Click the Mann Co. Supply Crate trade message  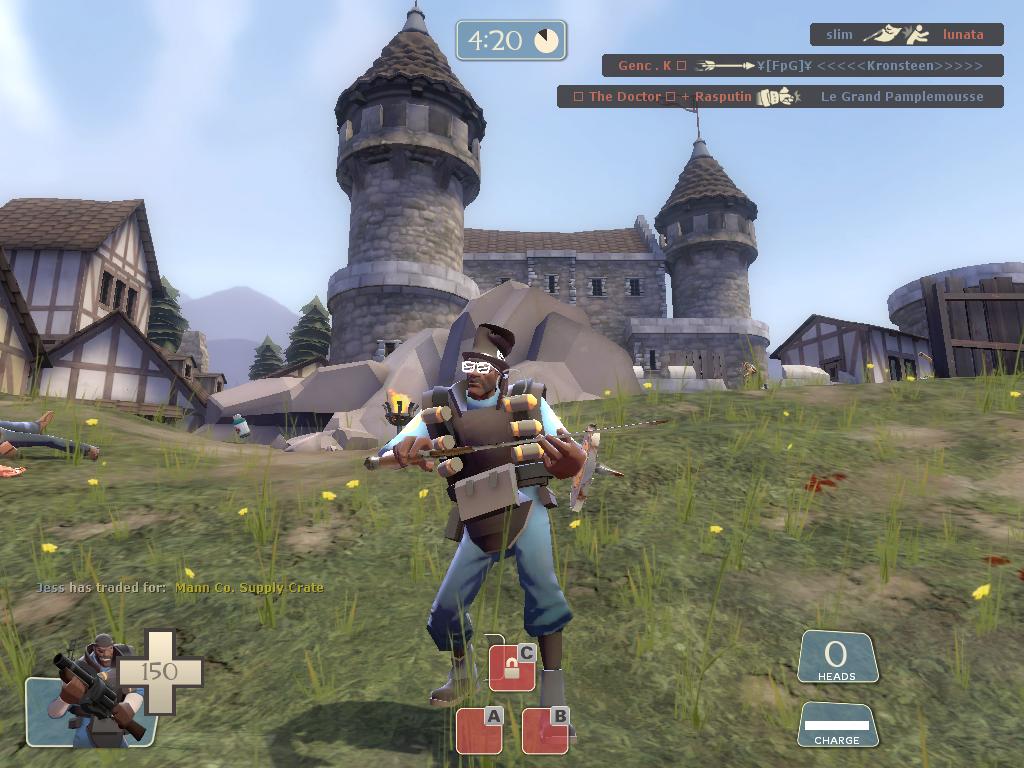coord(180,588)
